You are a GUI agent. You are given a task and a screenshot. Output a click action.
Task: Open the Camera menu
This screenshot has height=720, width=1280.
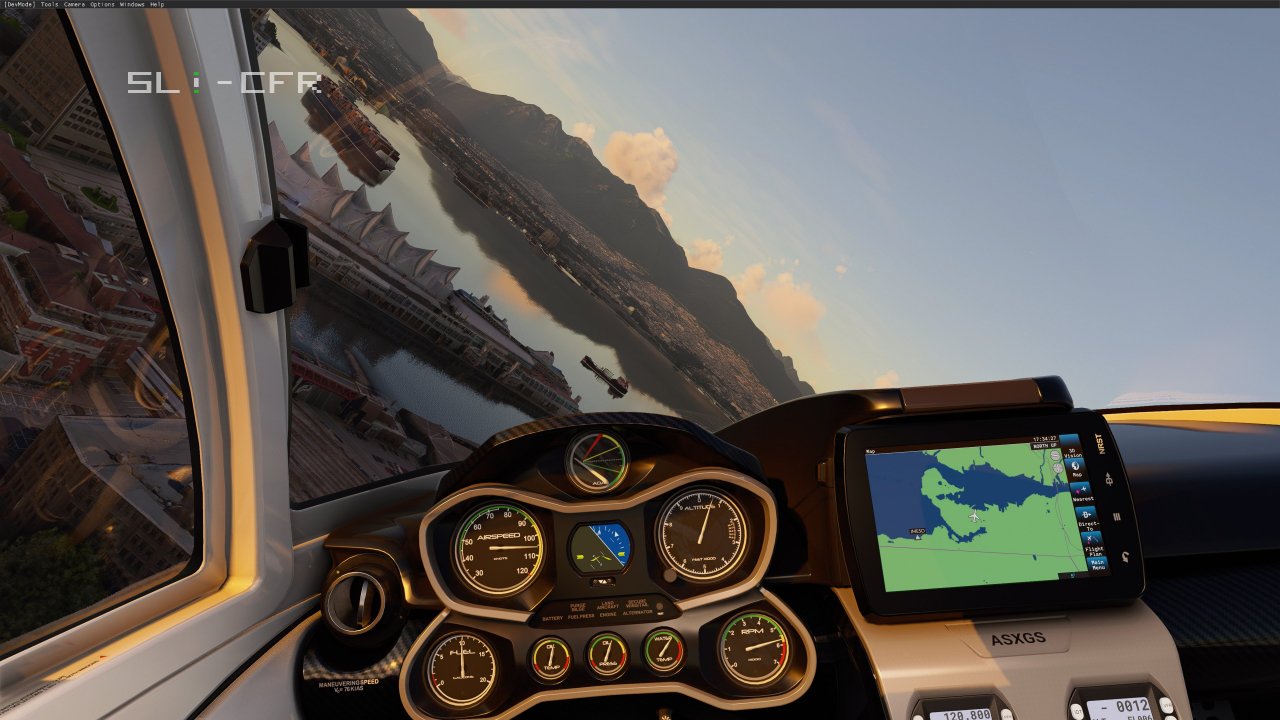pyautogui.click(x=73, y=4)
